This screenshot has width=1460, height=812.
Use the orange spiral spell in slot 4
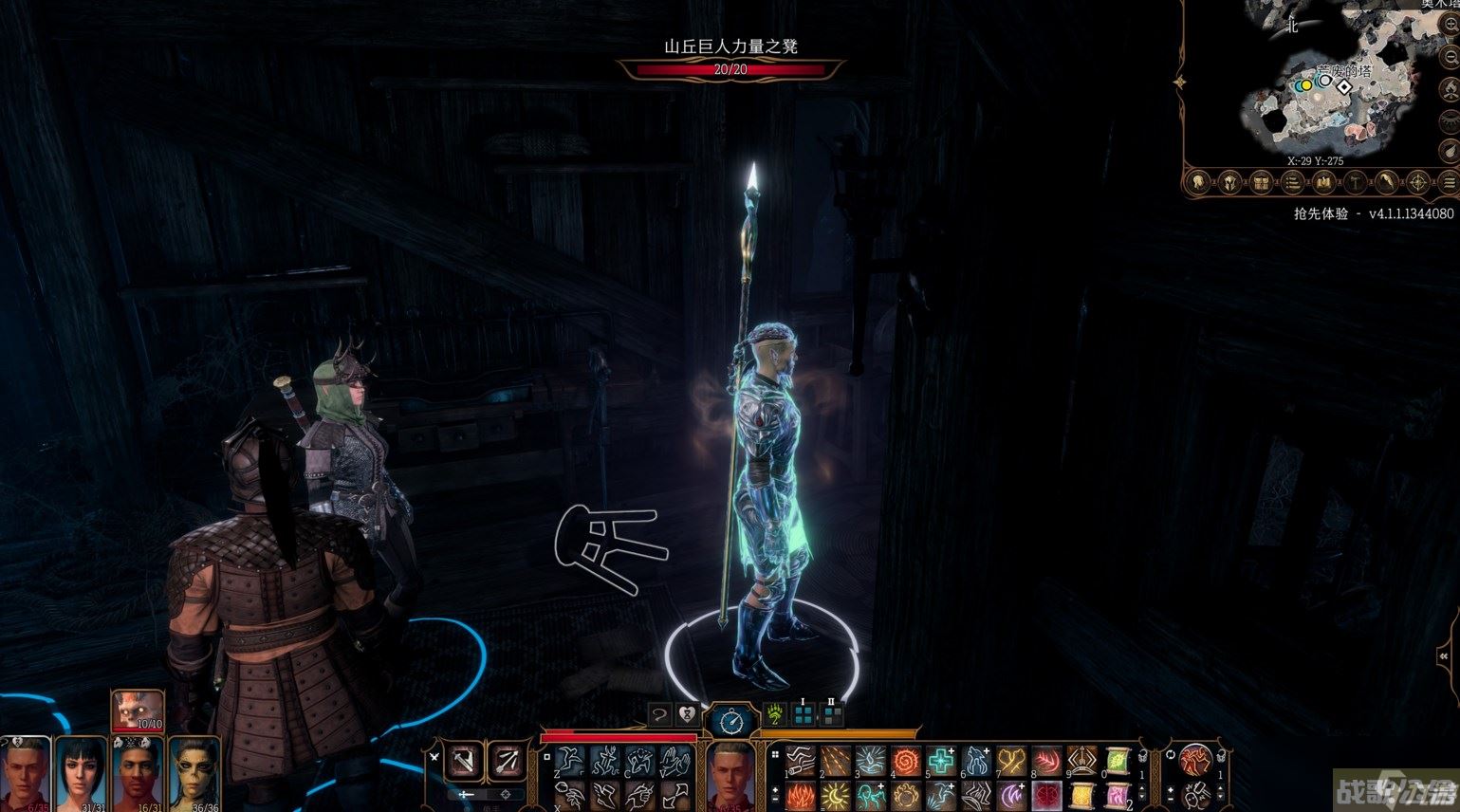click(x=906, y=761)
